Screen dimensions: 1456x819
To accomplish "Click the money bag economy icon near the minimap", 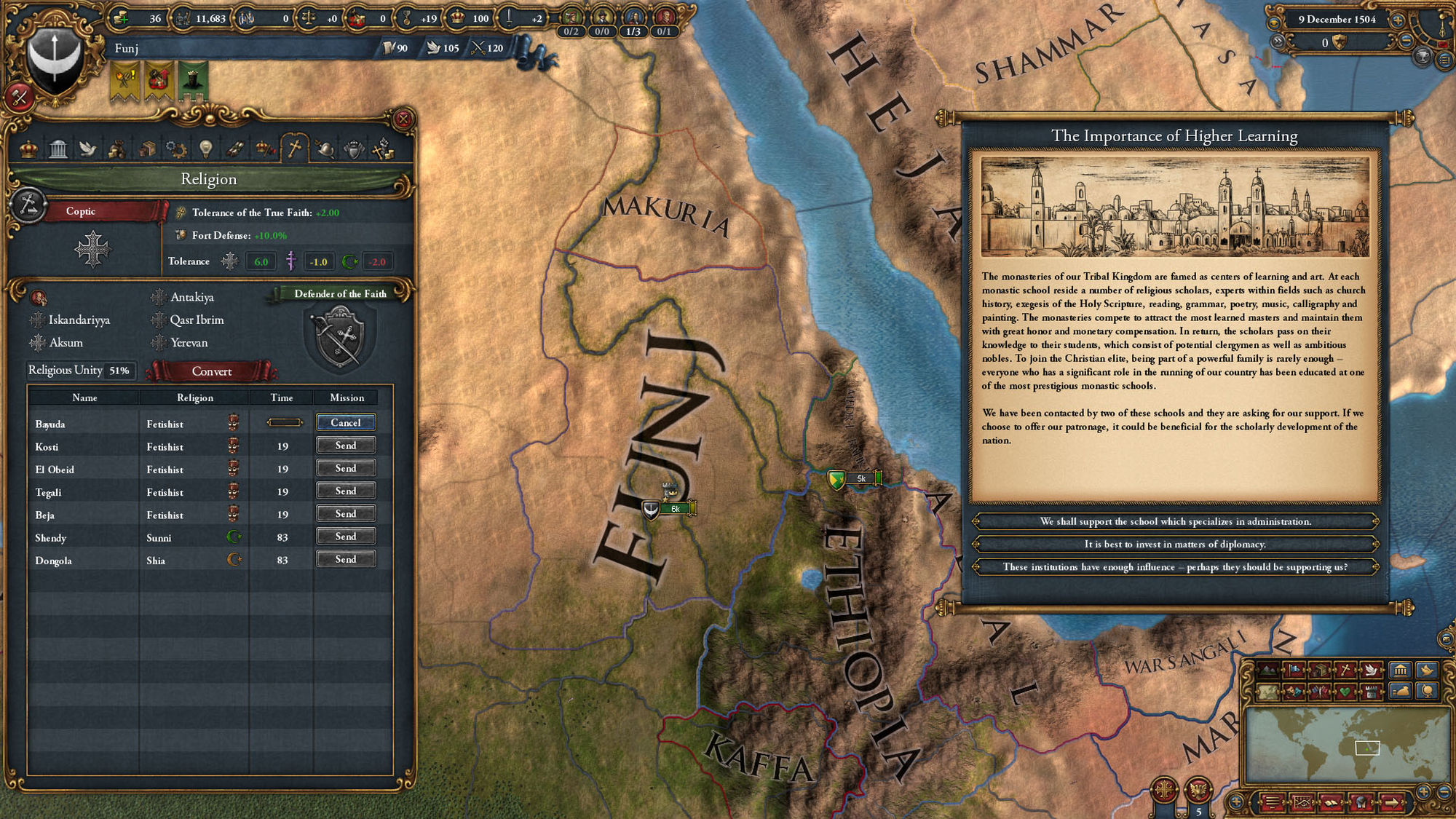I will coord(1400,692).
